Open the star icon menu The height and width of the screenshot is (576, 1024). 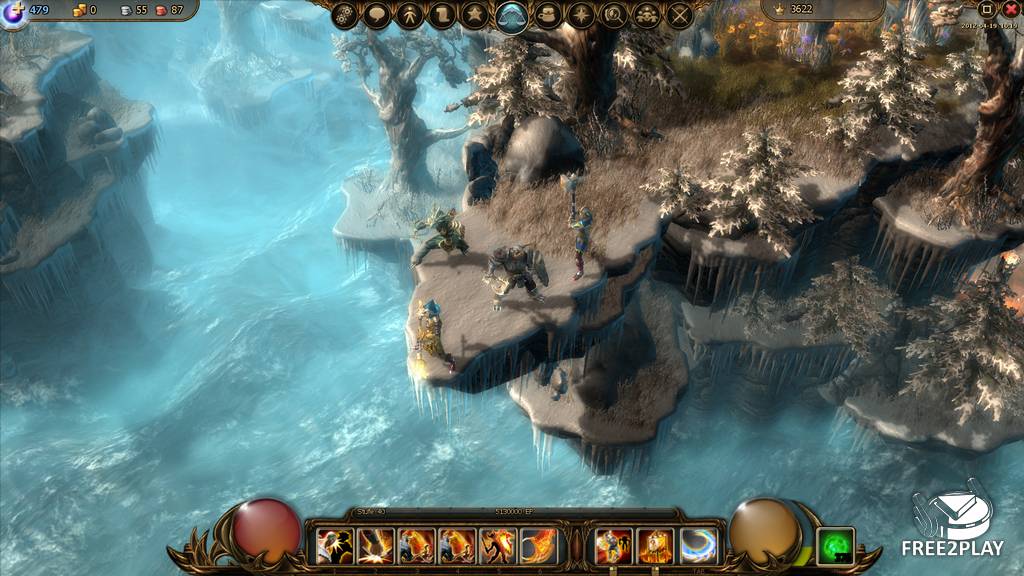click(476, 15)
